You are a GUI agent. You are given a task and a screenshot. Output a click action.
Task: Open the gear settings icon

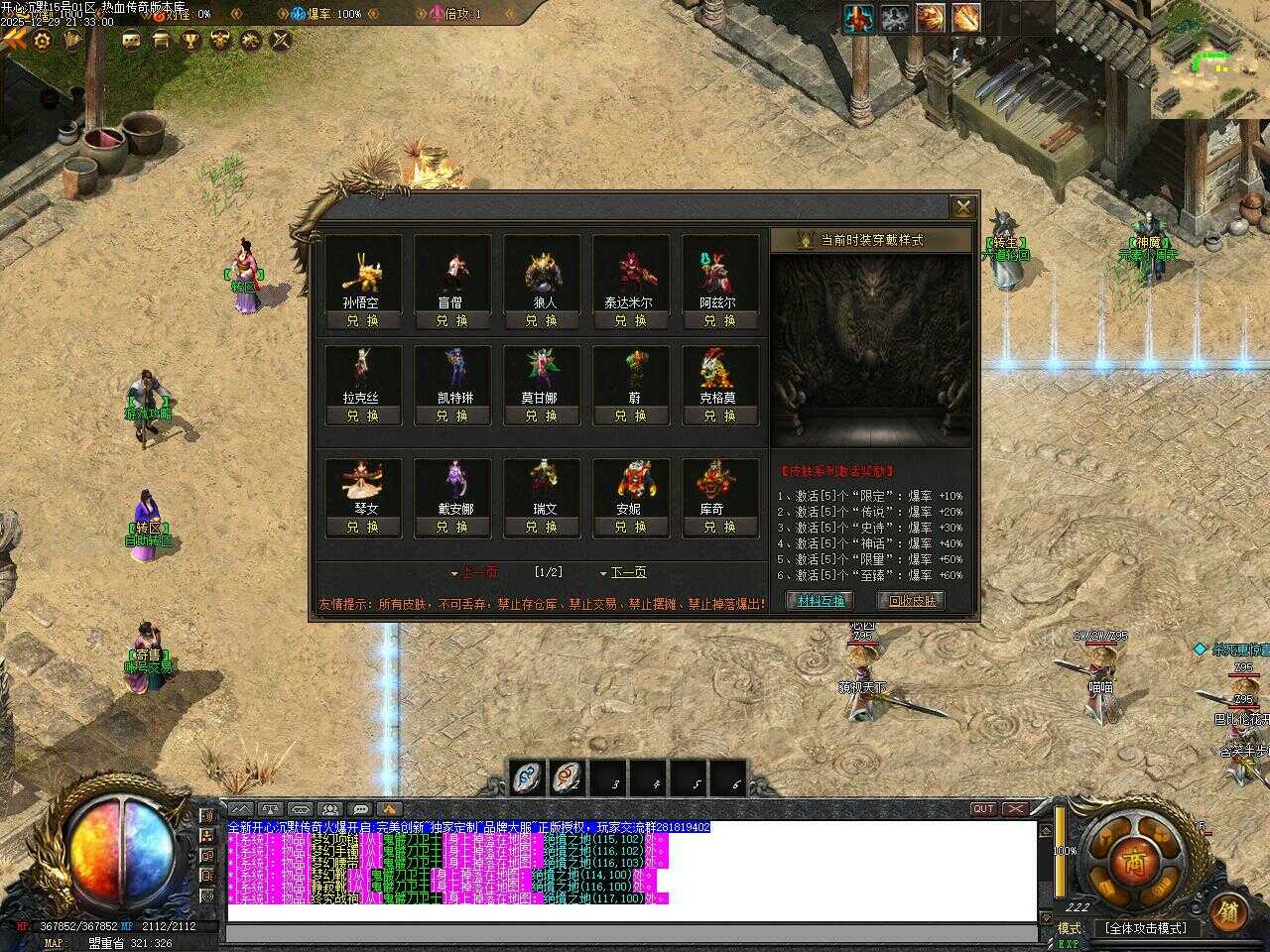43,40
